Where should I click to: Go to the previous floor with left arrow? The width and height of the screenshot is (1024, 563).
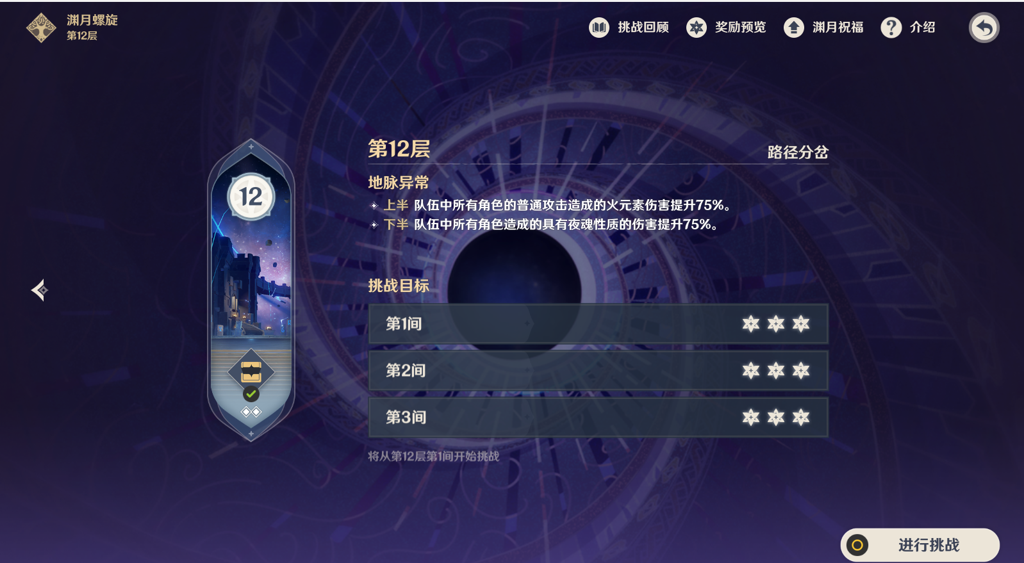pos(39,290)
